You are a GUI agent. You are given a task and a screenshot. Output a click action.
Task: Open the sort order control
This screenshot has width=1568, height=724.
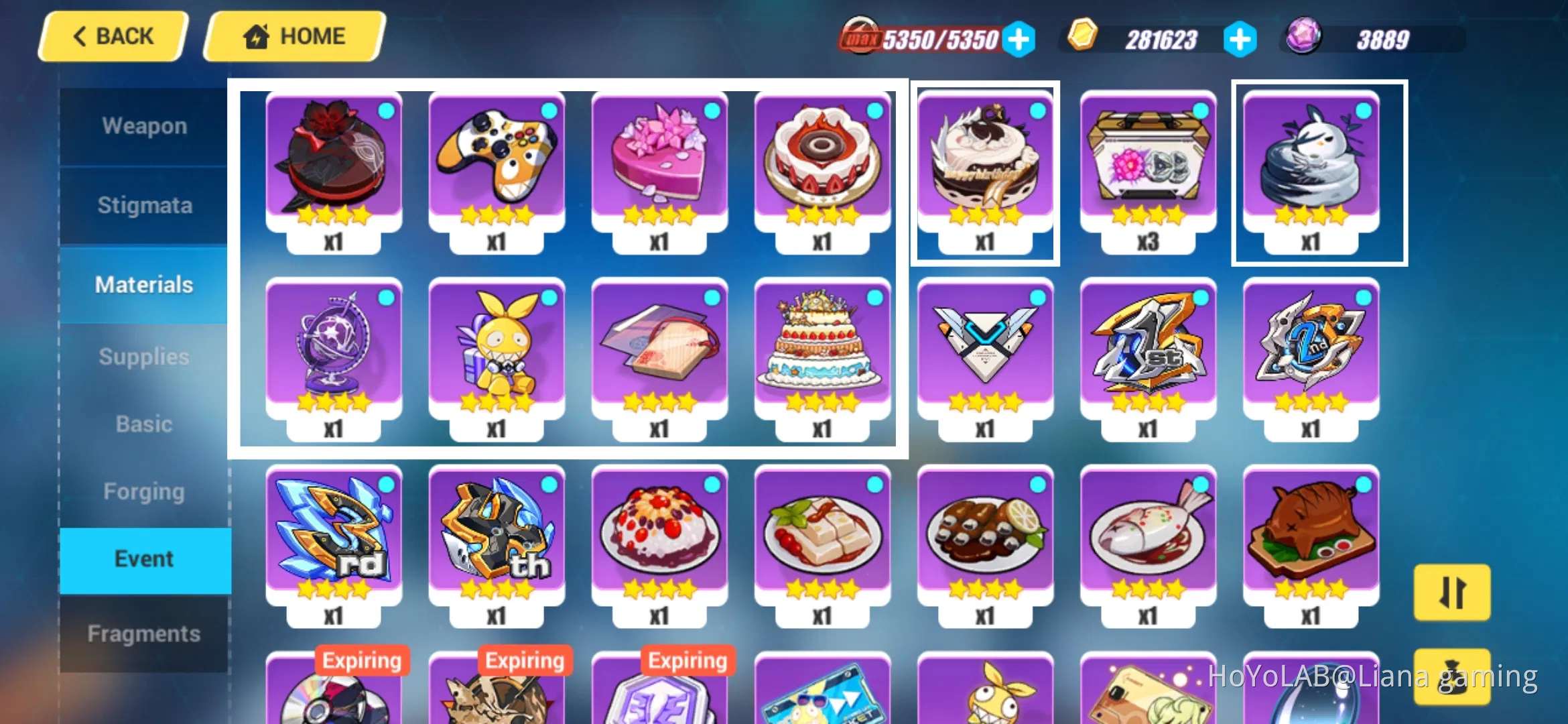1451,593
